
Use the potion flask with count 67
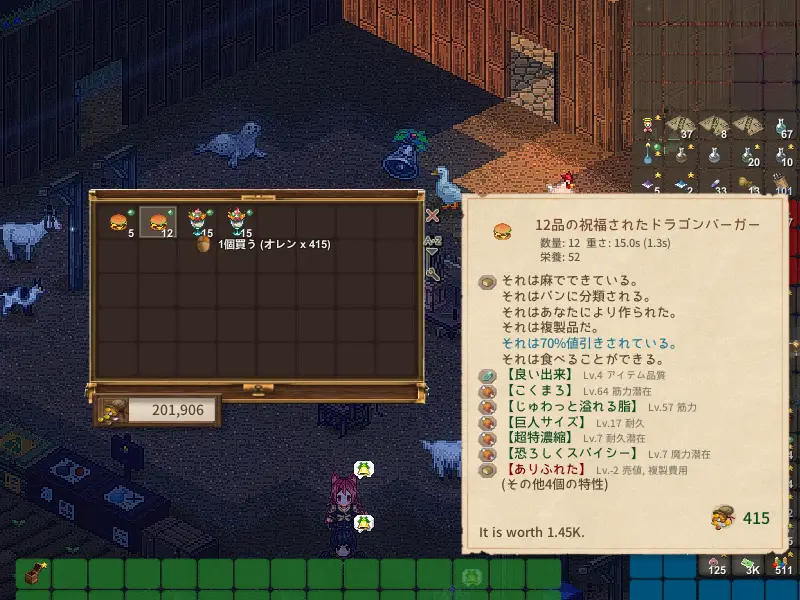point(783,125)
